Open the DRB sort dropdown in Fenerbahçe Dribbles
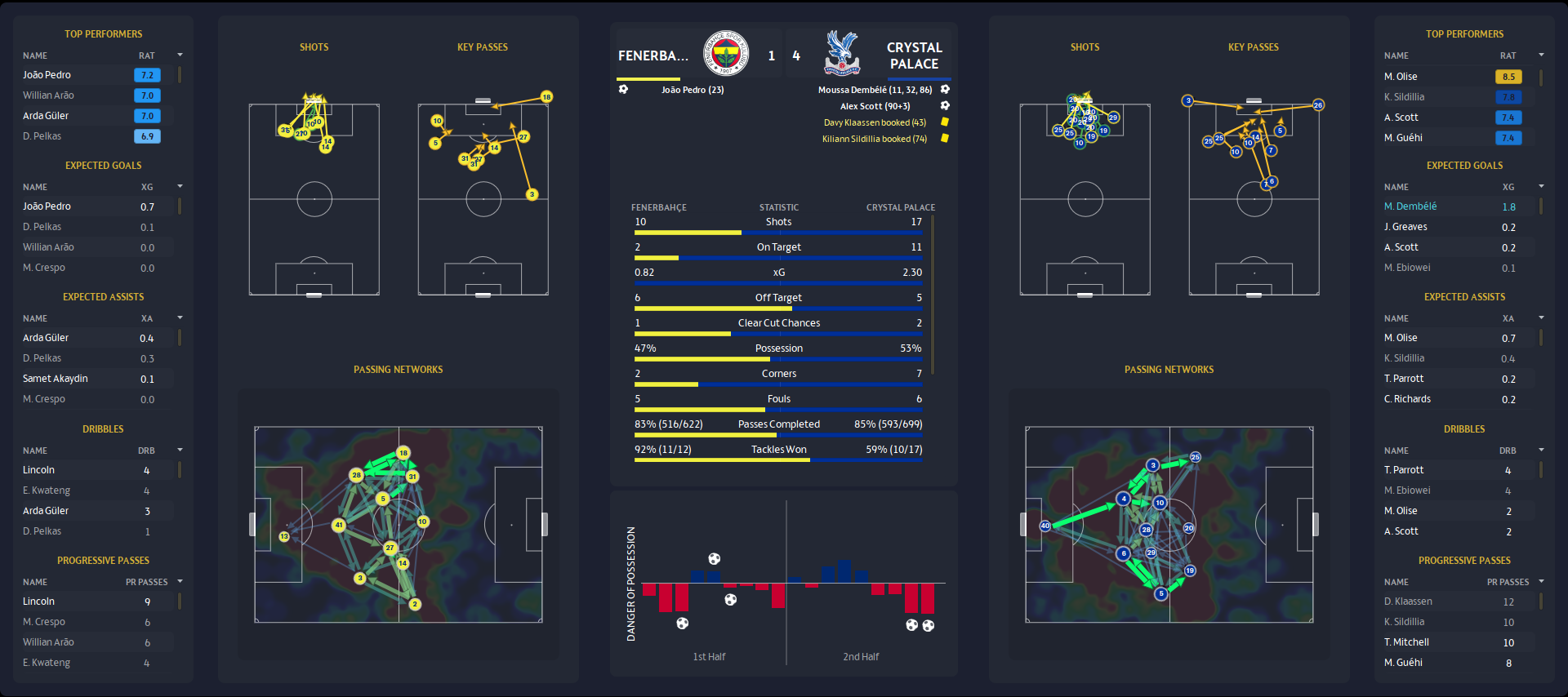The image size is (1568, 697). 180,451
